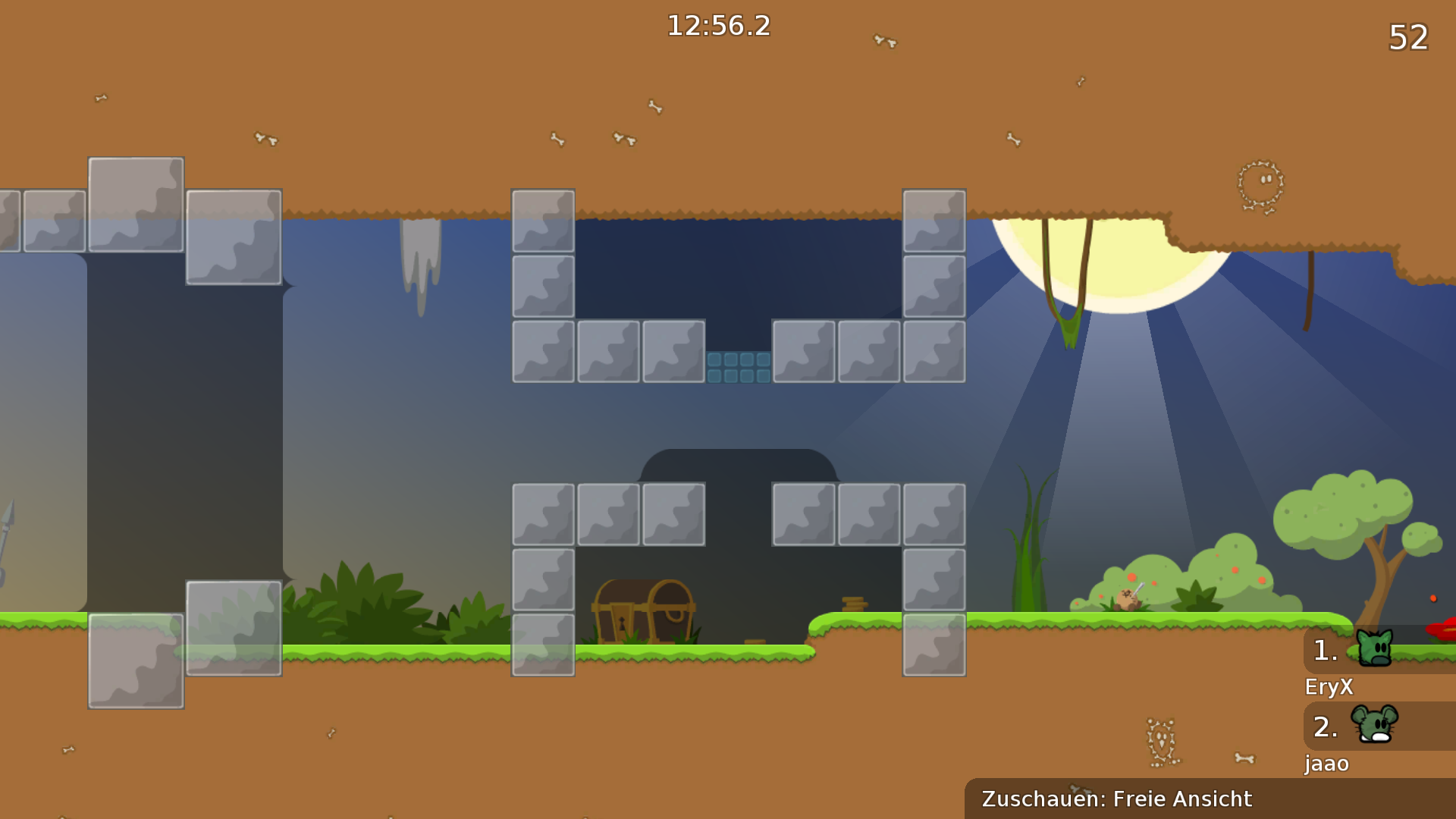
Task: Select first-place player EryX's score row
Action: [1379, 651]
